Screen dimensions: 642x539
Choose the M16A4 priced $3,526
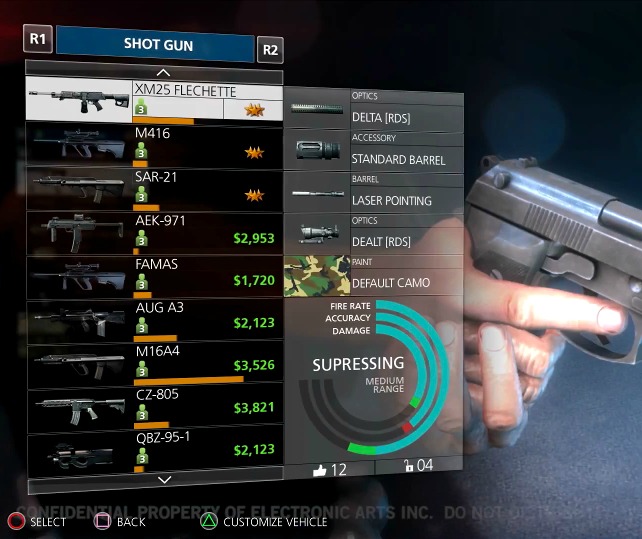(154, 364)
